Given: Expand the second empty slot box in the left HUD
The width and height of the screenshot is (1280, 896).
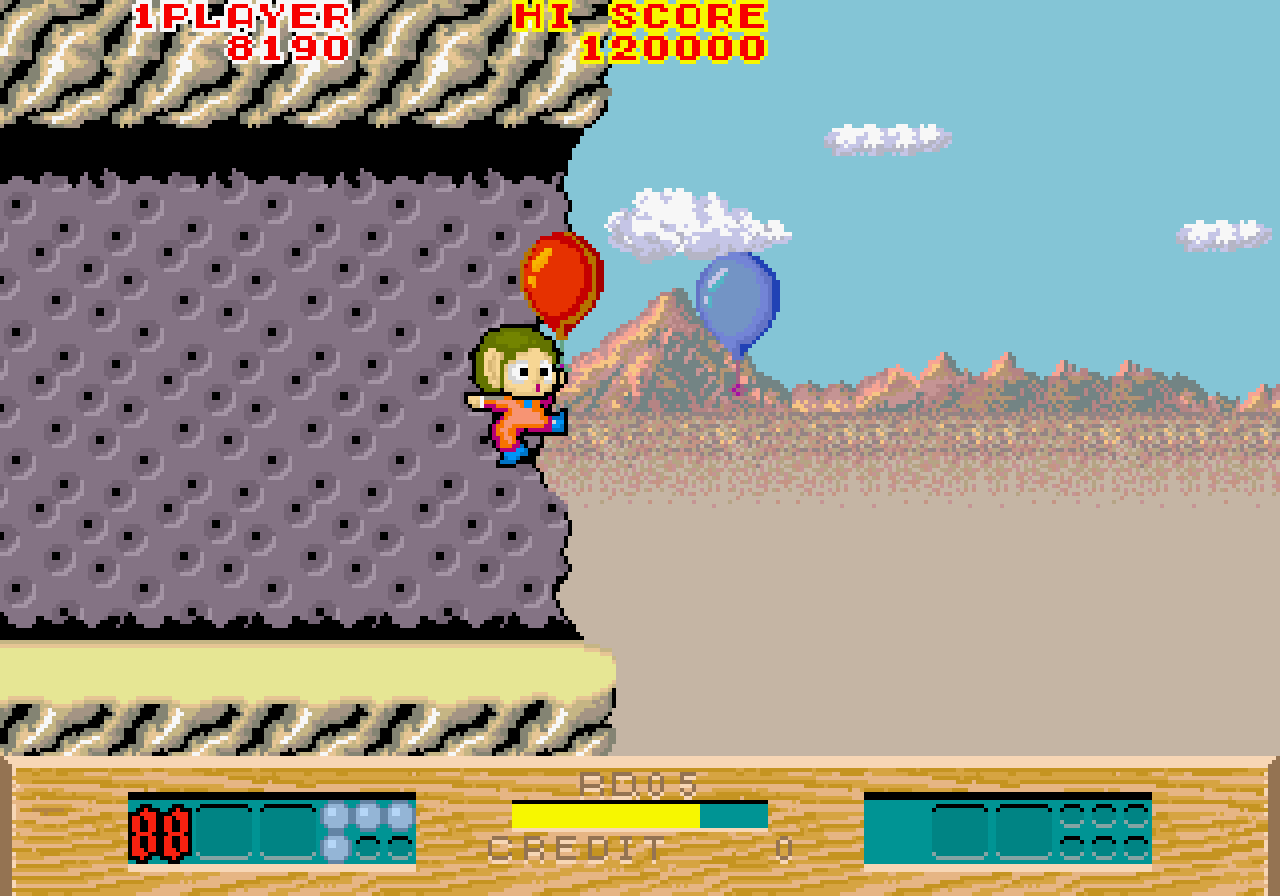Looking at the screenshot, I should [288, 830].
